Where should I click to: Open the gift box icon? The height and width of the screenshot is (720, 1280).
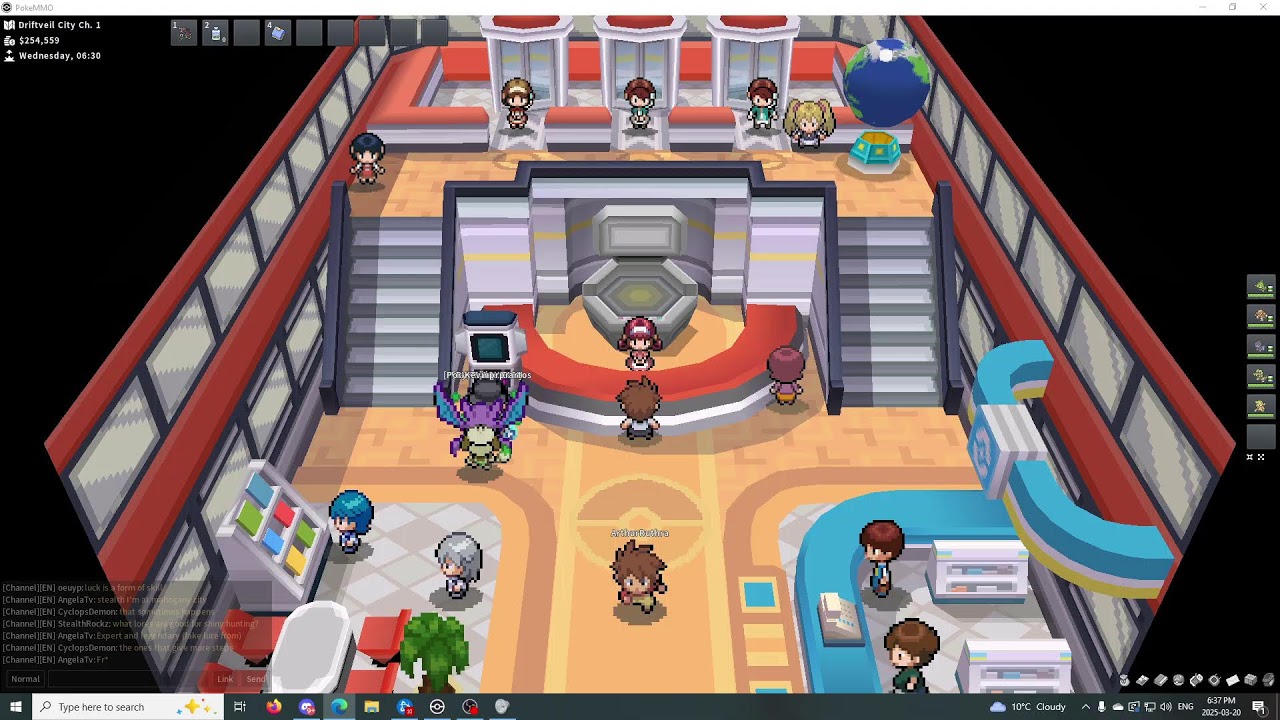tap(1250, 680)
